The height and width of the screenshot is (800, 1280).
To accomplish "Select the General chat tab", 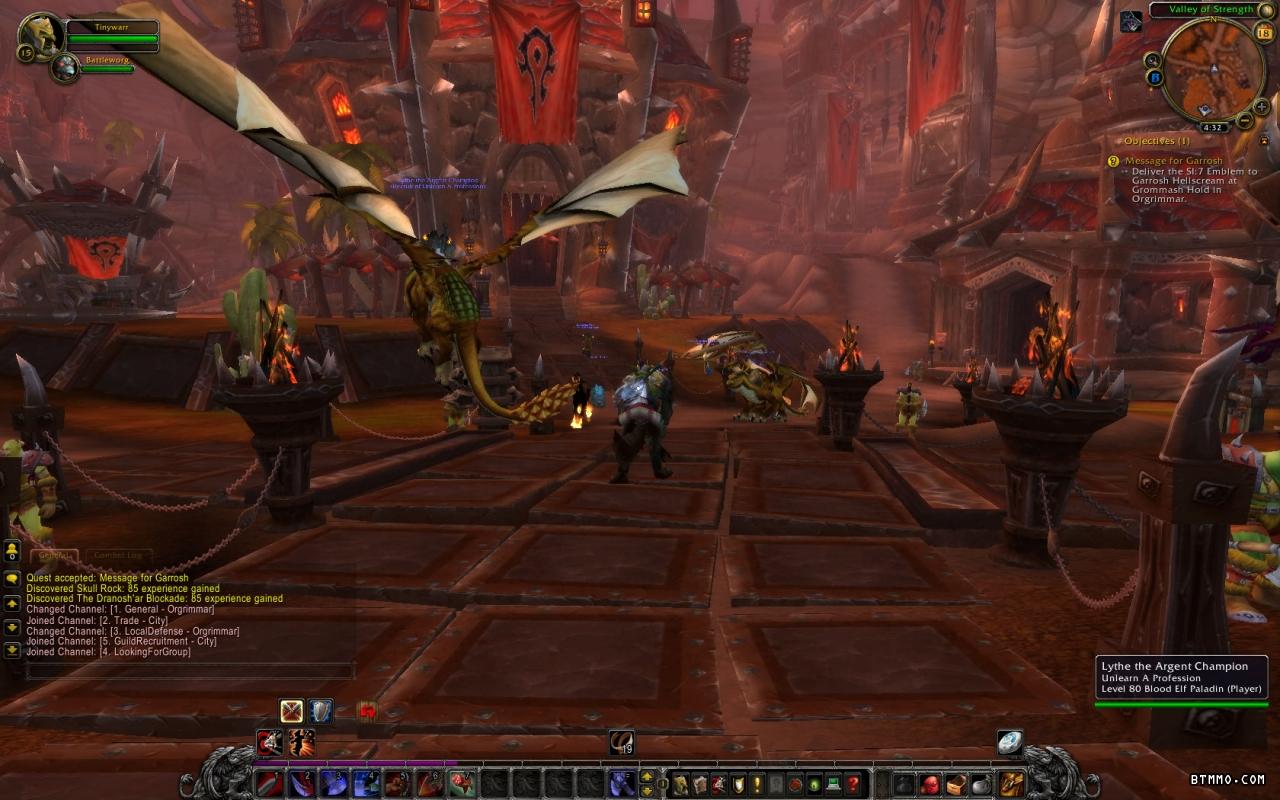I will [53, 555].
